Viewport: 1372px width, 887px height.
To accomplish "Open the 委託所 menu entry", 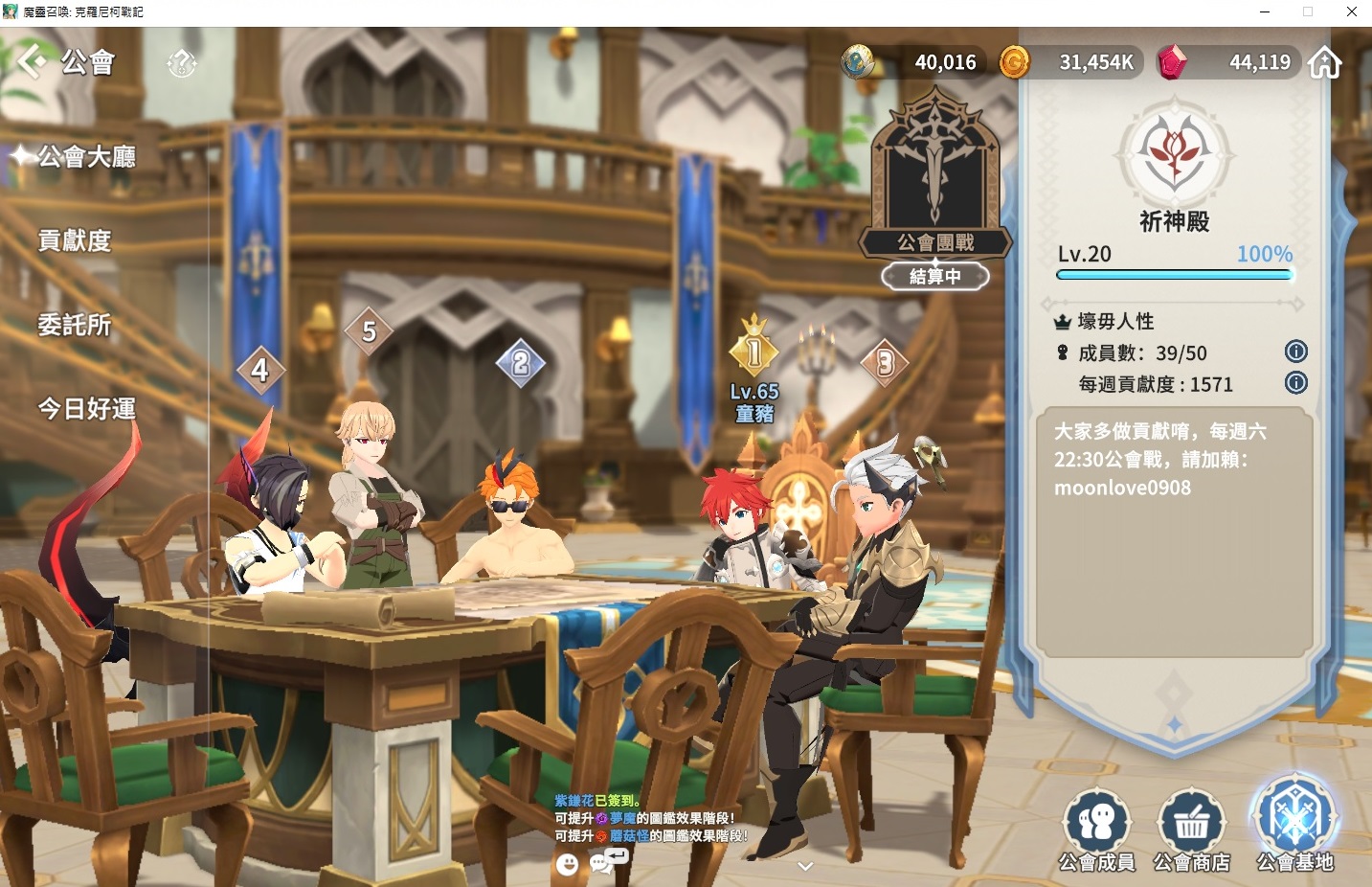I will coord(75,325).
